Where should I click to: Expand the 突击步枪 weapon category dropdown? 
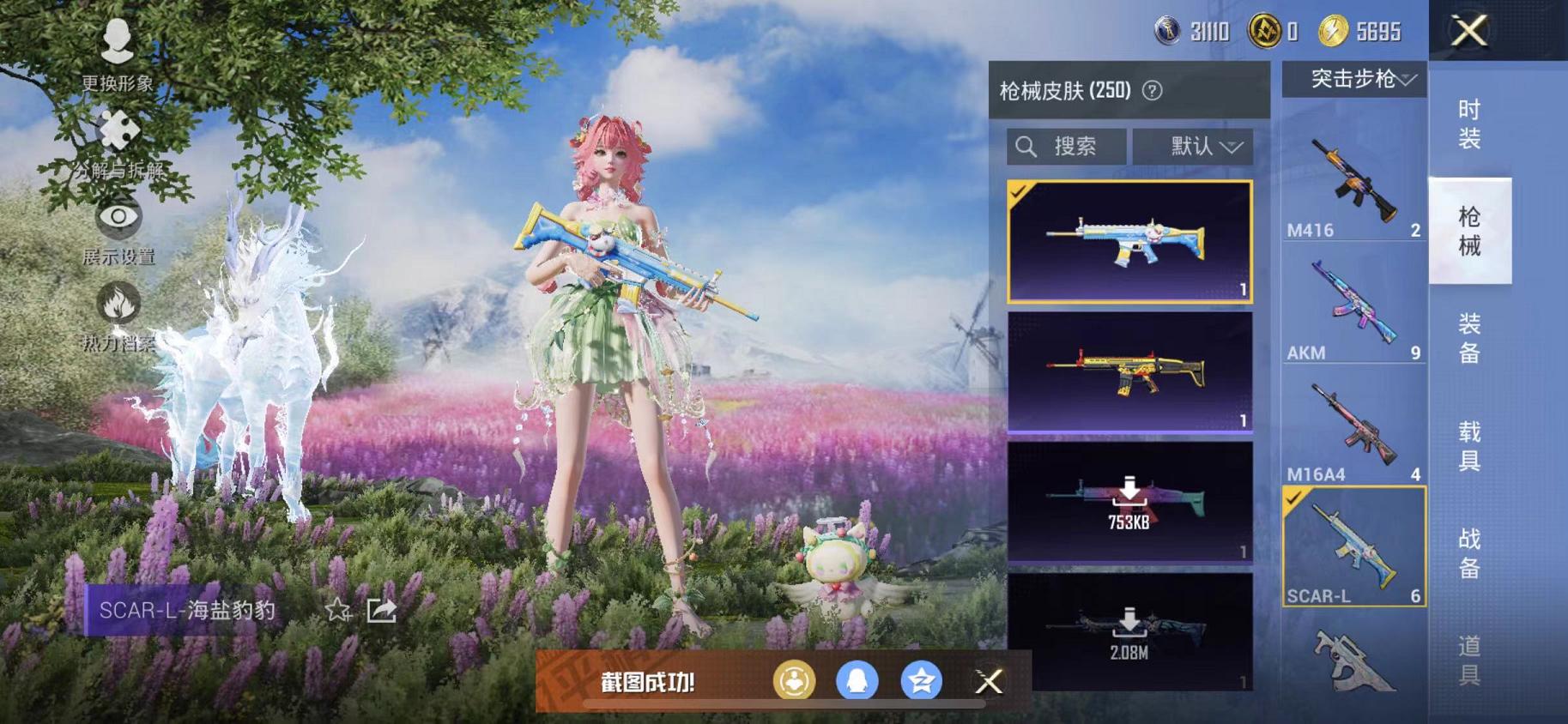[x=1354, y=77]
